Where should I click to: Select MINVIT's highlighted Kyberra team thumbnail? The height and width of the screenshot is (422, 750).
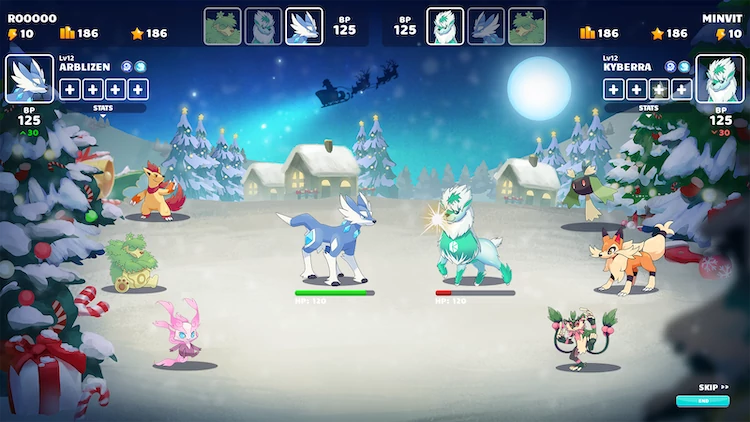(x=446, y=27)
